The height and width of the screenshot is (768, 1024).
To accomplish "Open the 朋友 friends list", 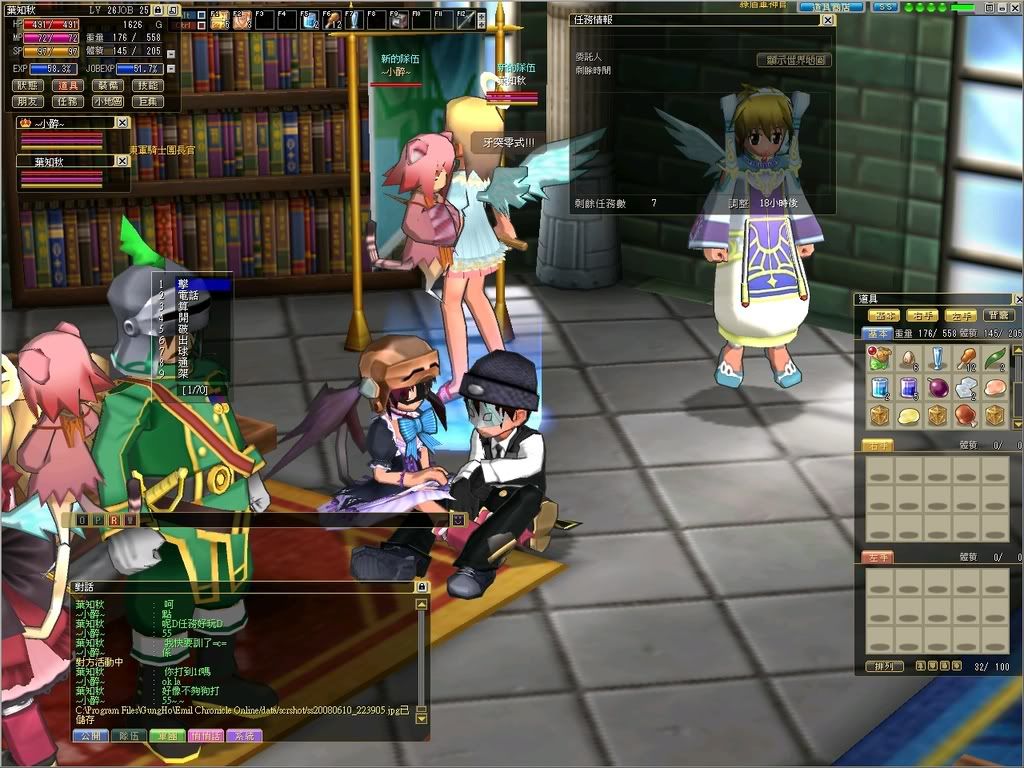I will (x=28, y=101).
